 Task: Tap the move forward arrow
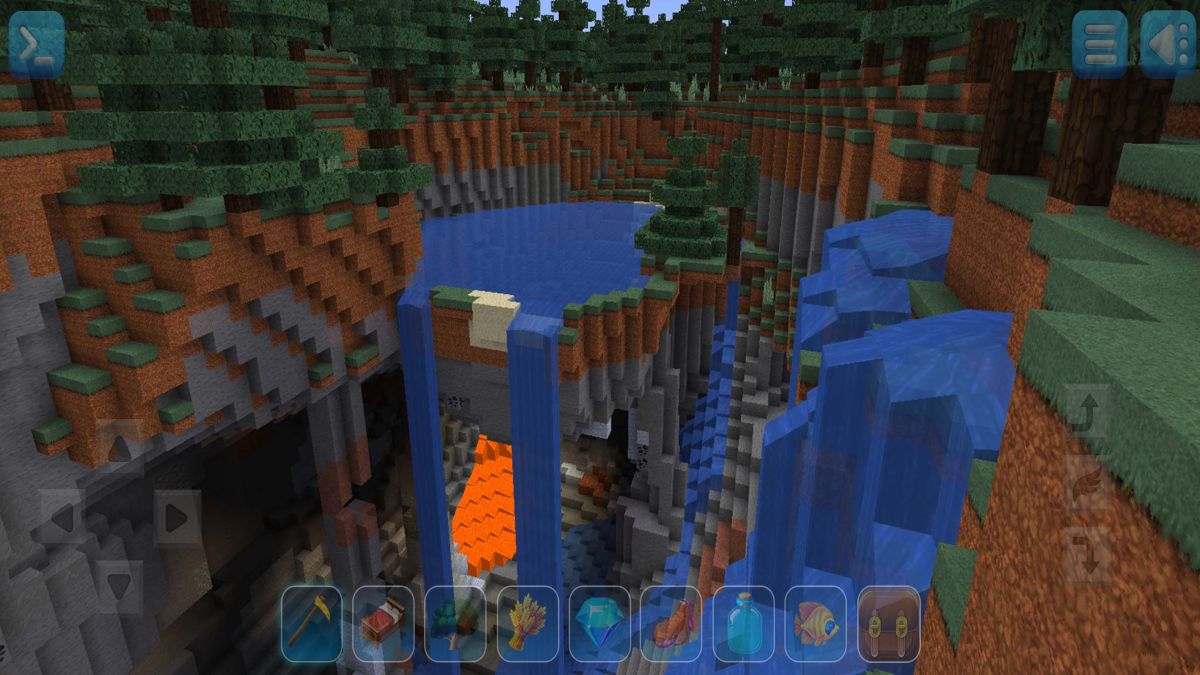coord(120,445)
